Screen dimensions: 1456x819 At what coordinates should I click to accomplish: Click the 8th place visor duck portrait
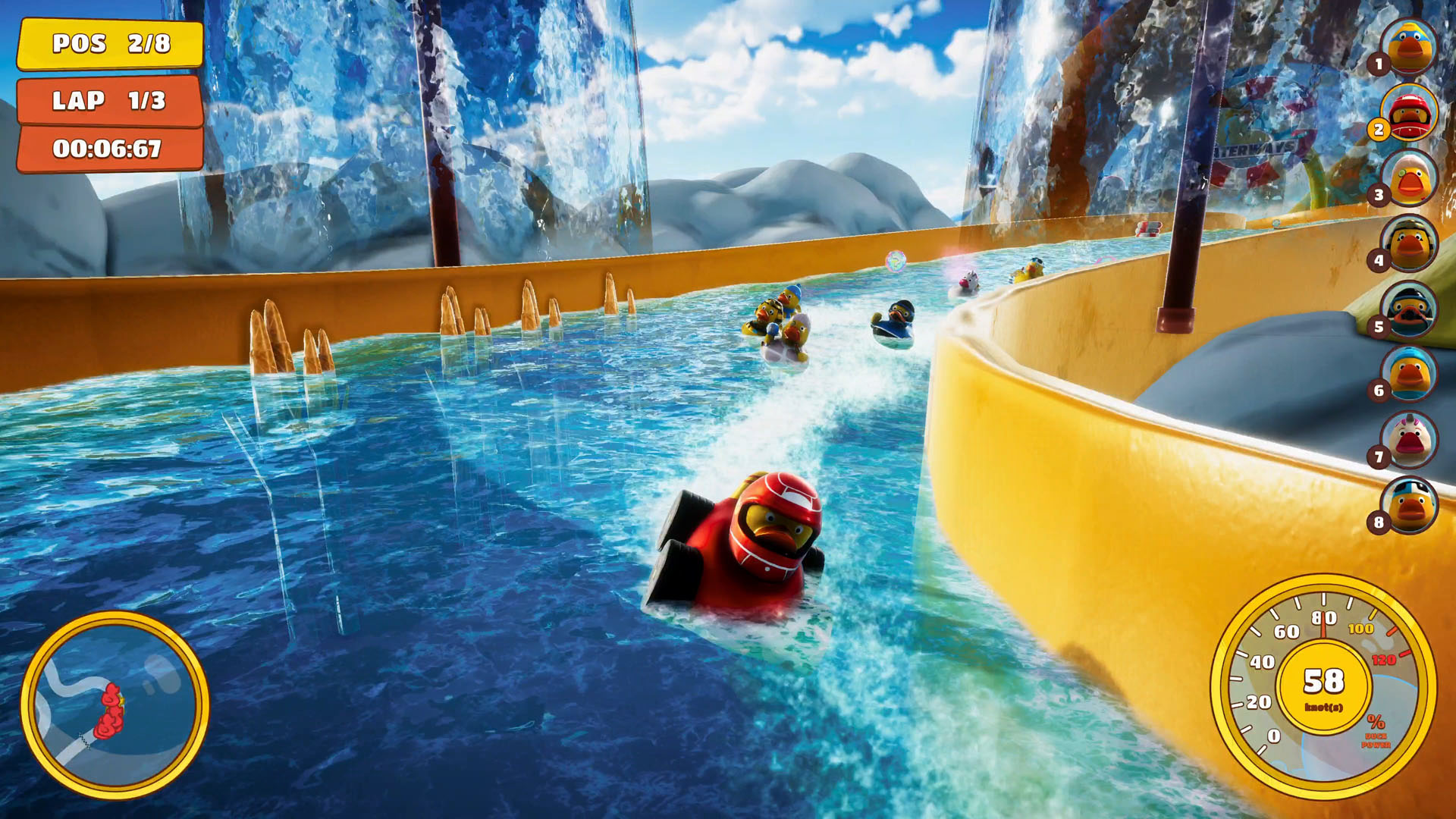(1409, 503)
